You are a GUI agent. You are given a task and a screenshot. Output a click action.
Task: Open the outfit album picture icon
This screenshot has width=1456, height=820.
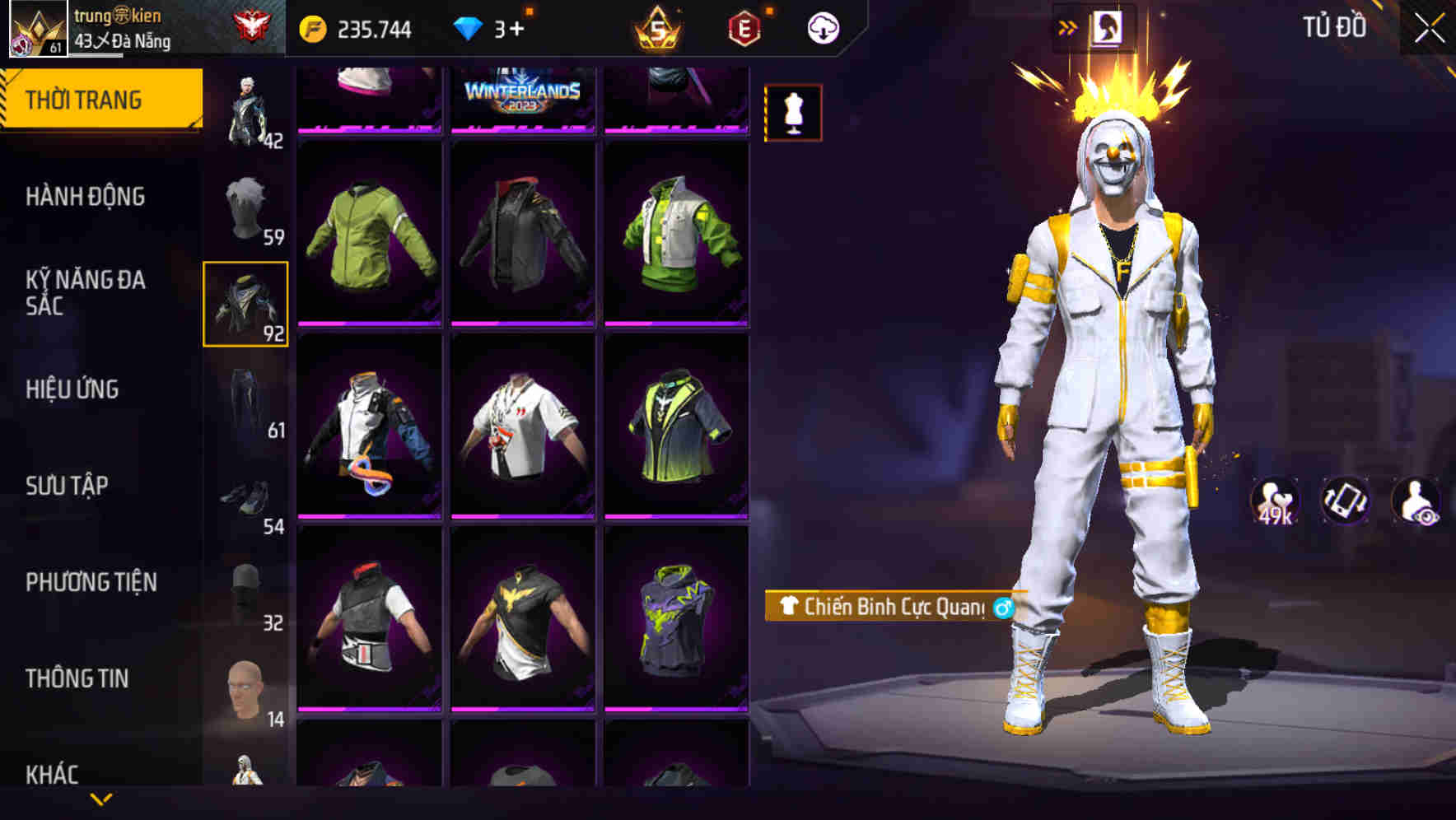click(1108, 27)
